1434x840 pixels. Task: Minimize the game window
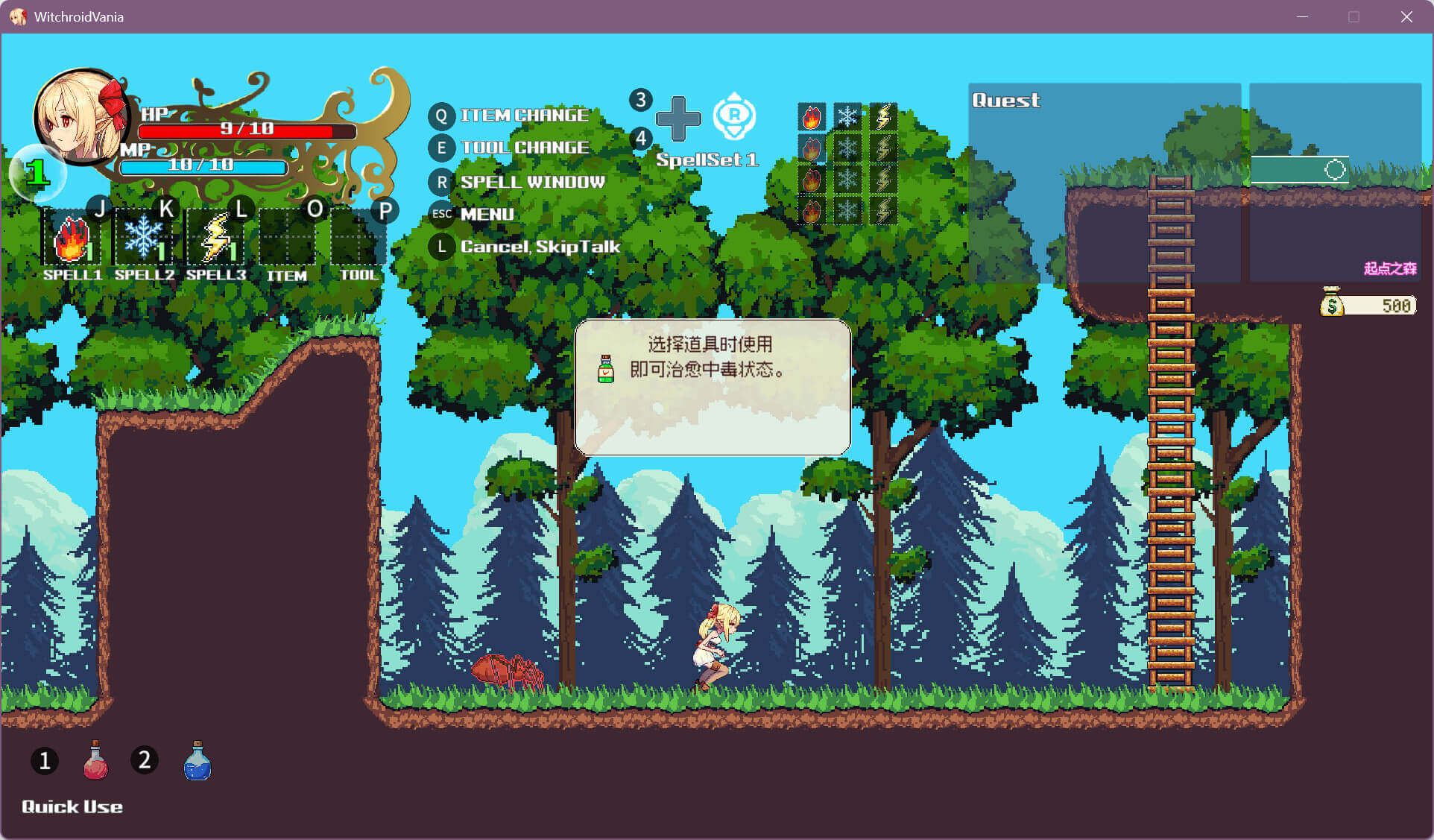click(1302, 16)
